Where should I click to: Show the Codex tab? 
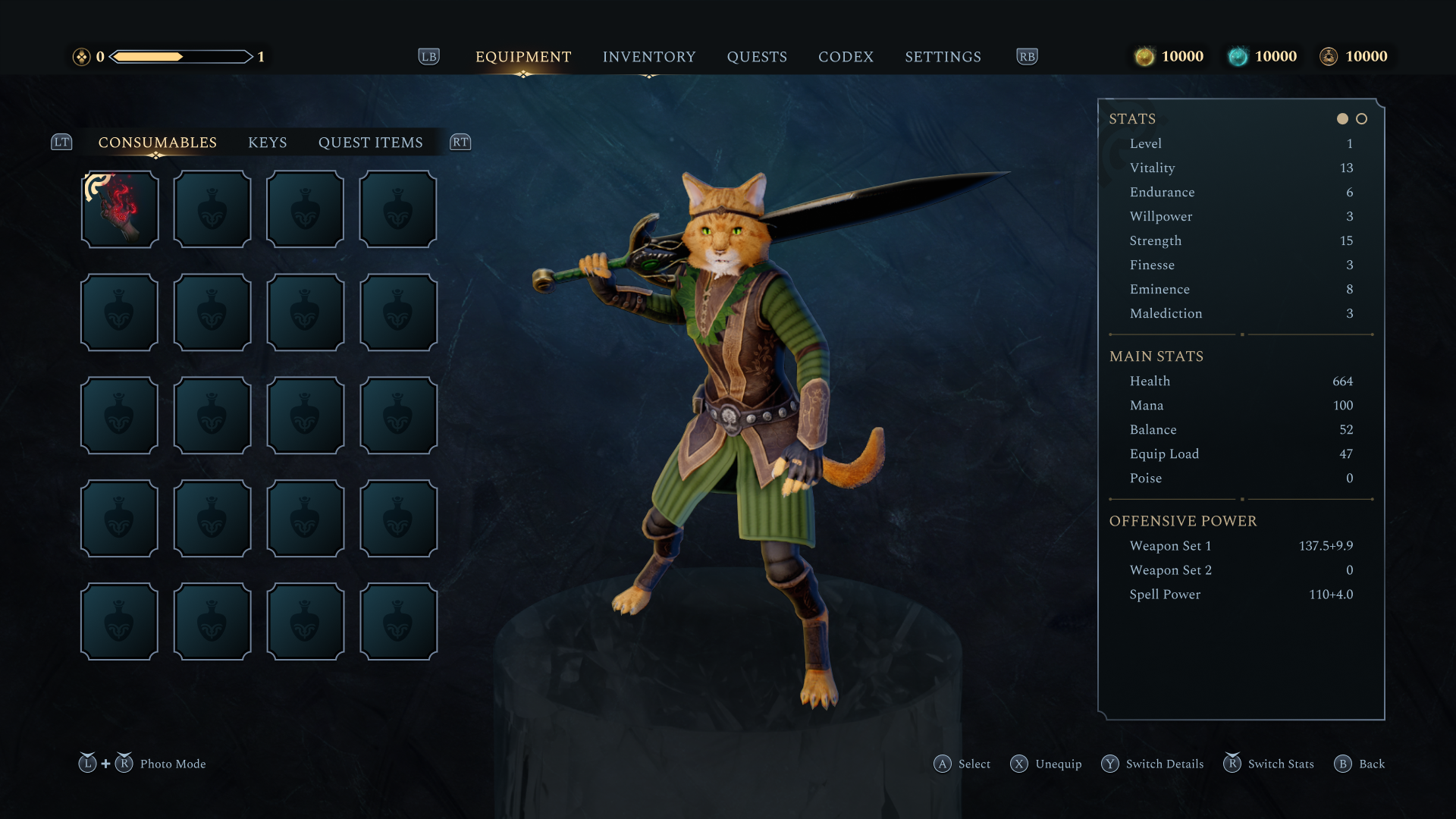[846, 57]
